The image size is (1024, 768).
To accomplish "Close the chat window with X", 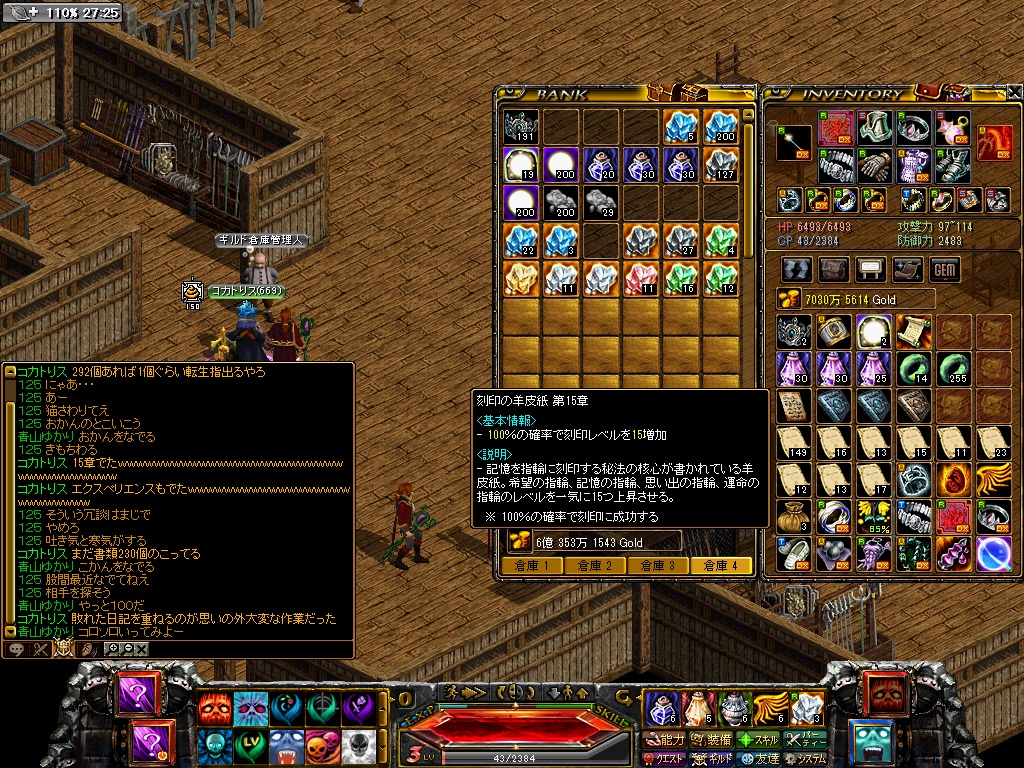I will coord(142,649).
